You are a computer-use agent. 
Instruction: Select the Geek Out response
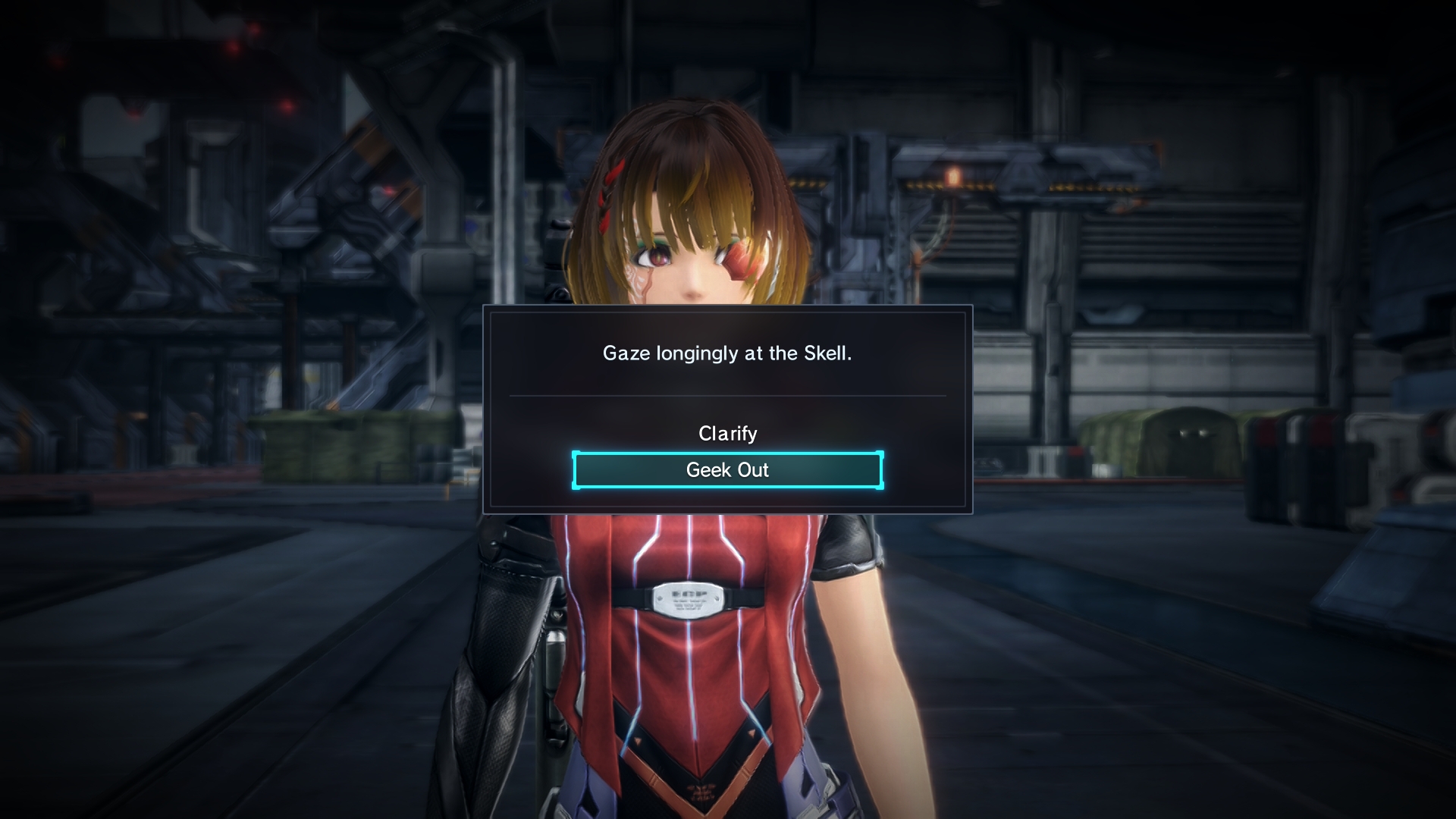click(x=727, y=470)
